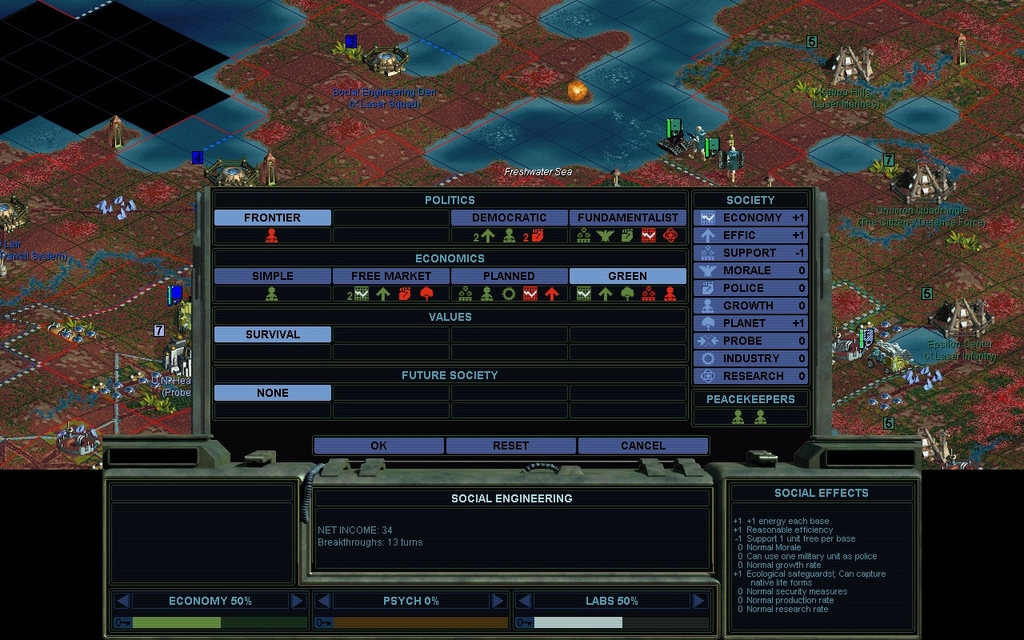Switch economics to Planned
Viewport: 1024px width, 640px height.
tap(509, 275)
